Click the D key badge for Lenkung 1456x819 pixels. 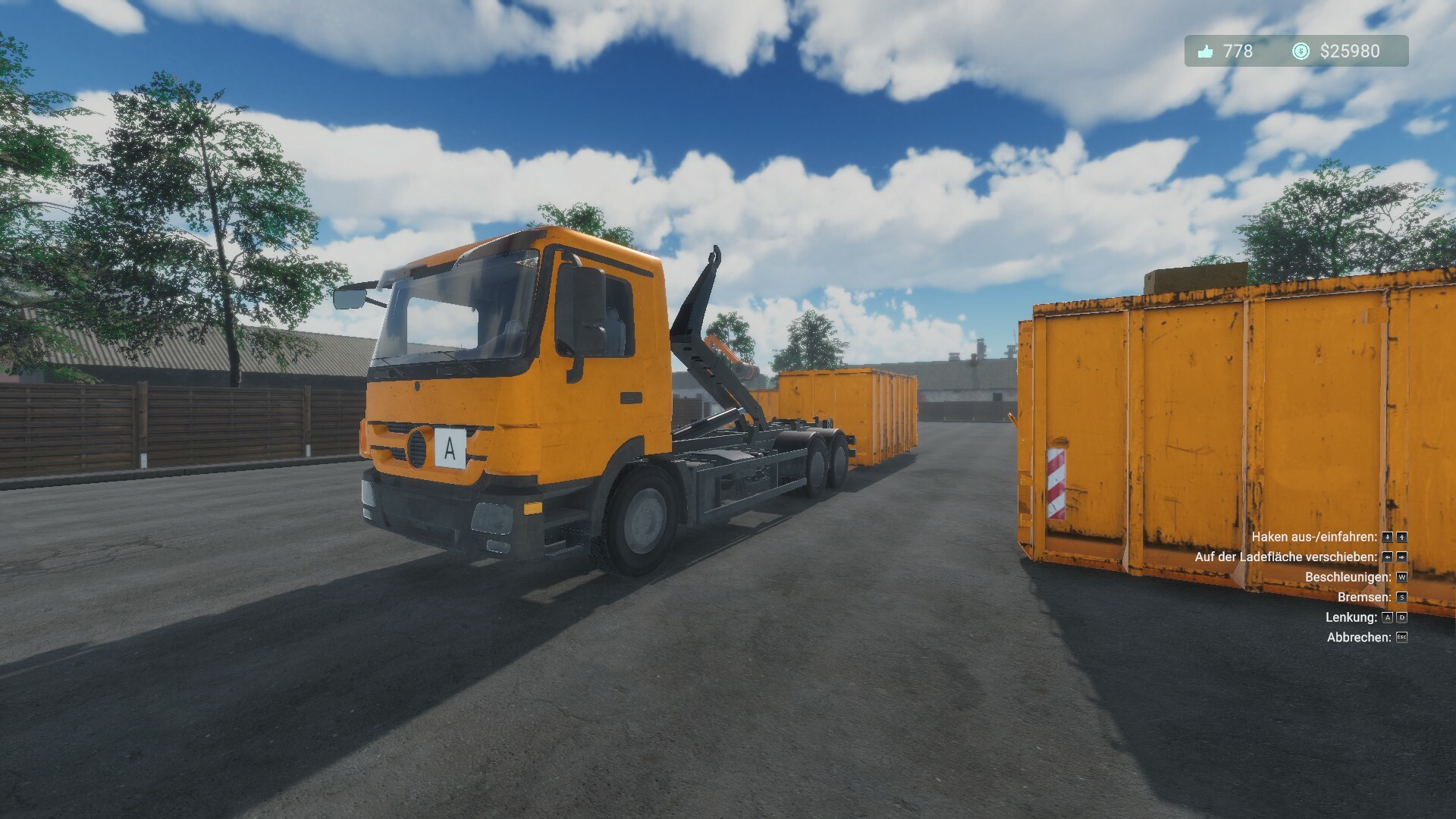(x=1402, y=618)
